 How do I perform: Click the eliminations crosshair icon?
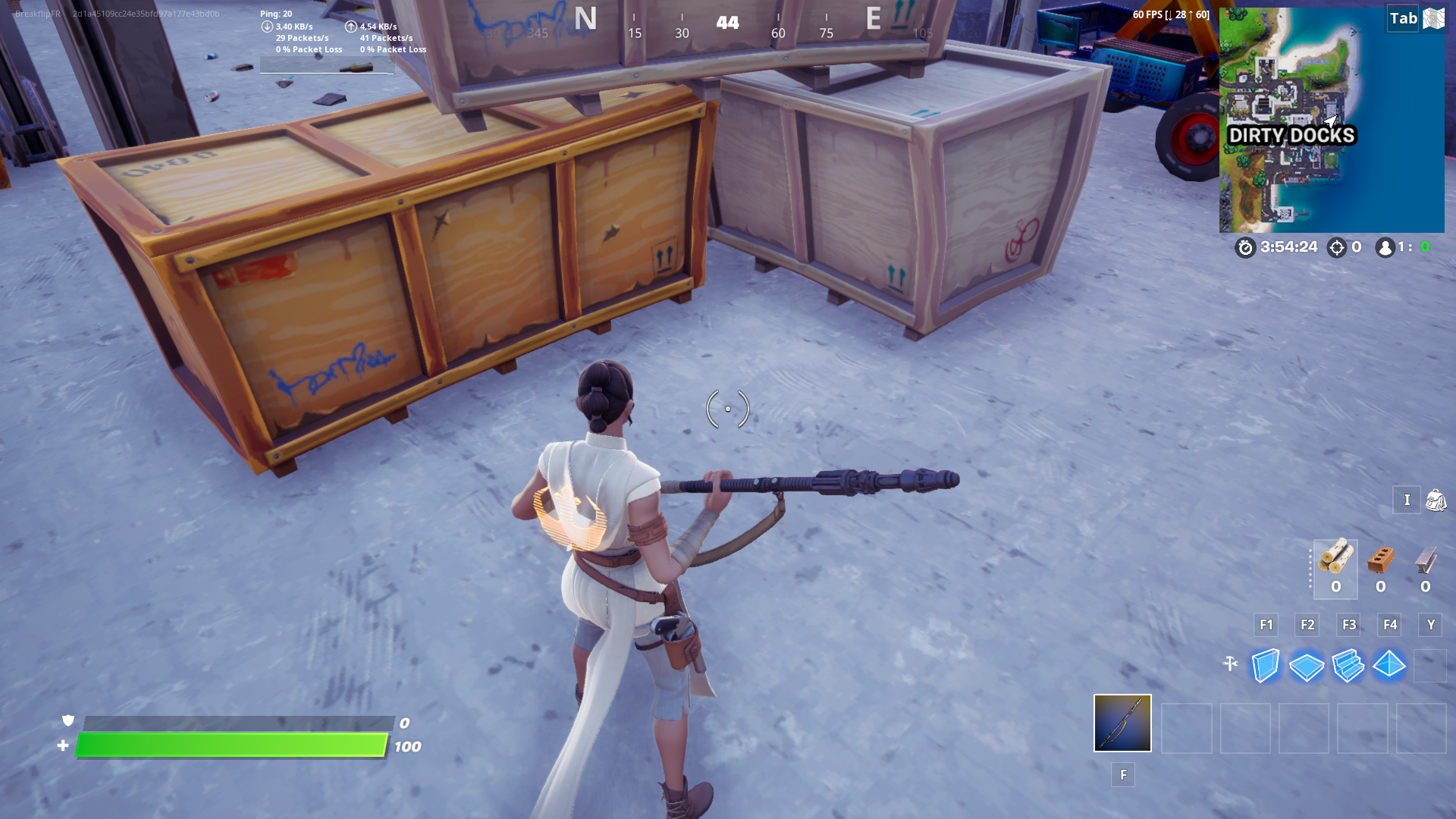1336,246
